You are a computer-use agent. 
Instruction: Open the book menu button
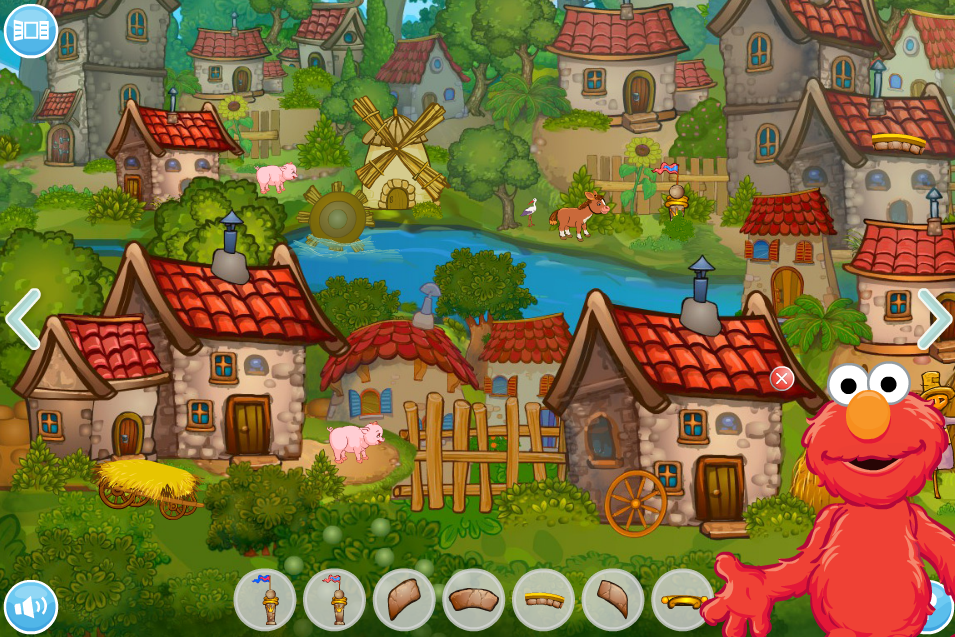[x=31, y=30]
